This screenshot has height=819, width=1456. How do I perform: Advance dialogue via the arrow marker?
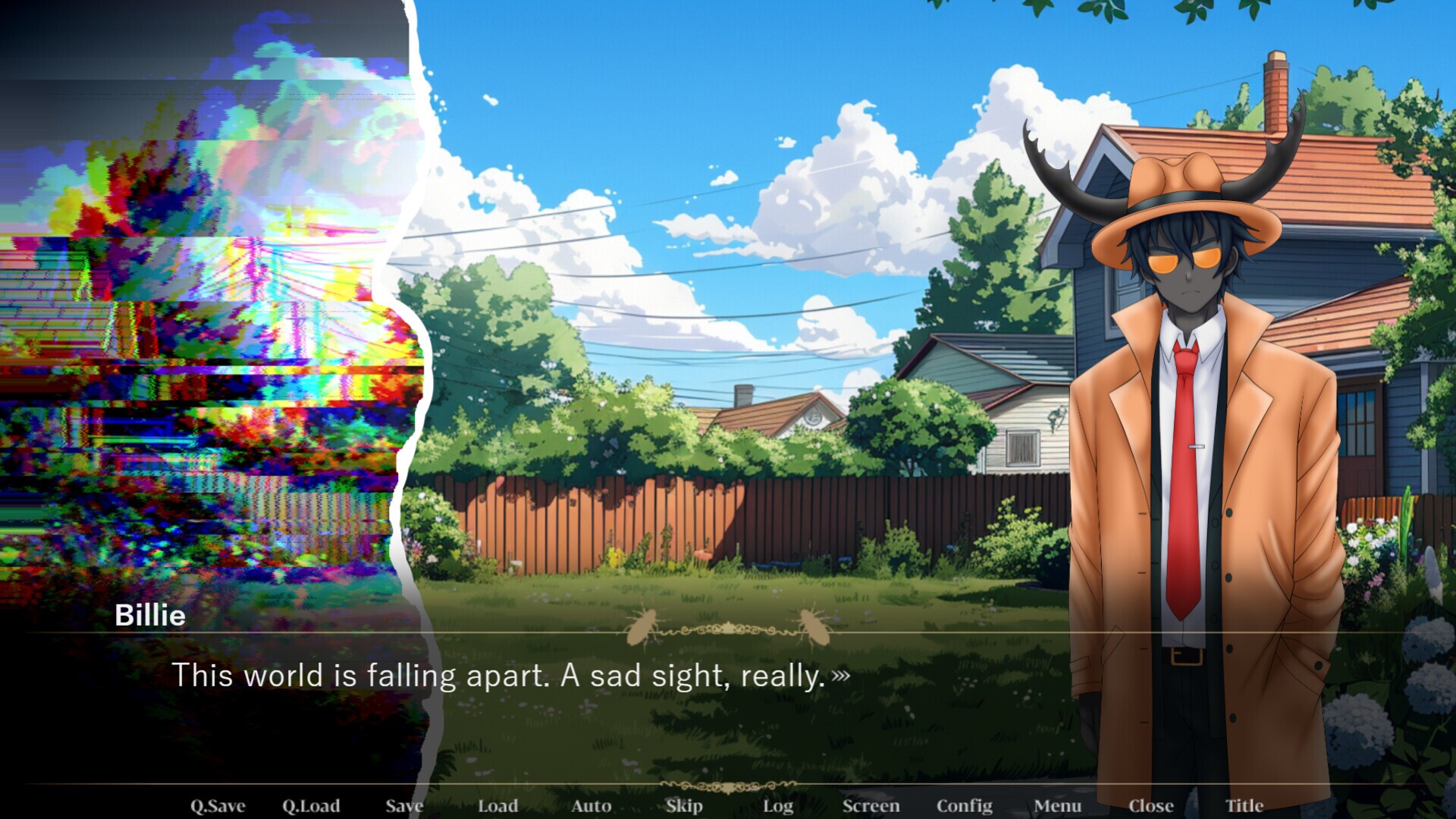(840, 675)
